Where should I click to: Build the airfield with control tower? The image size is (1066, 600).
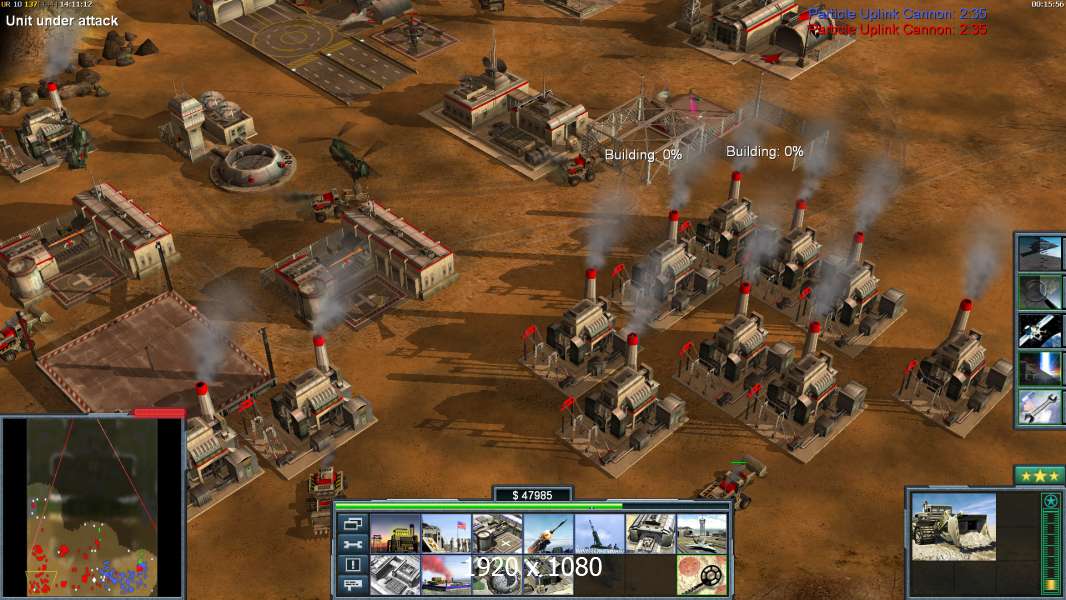coord(701,533)
